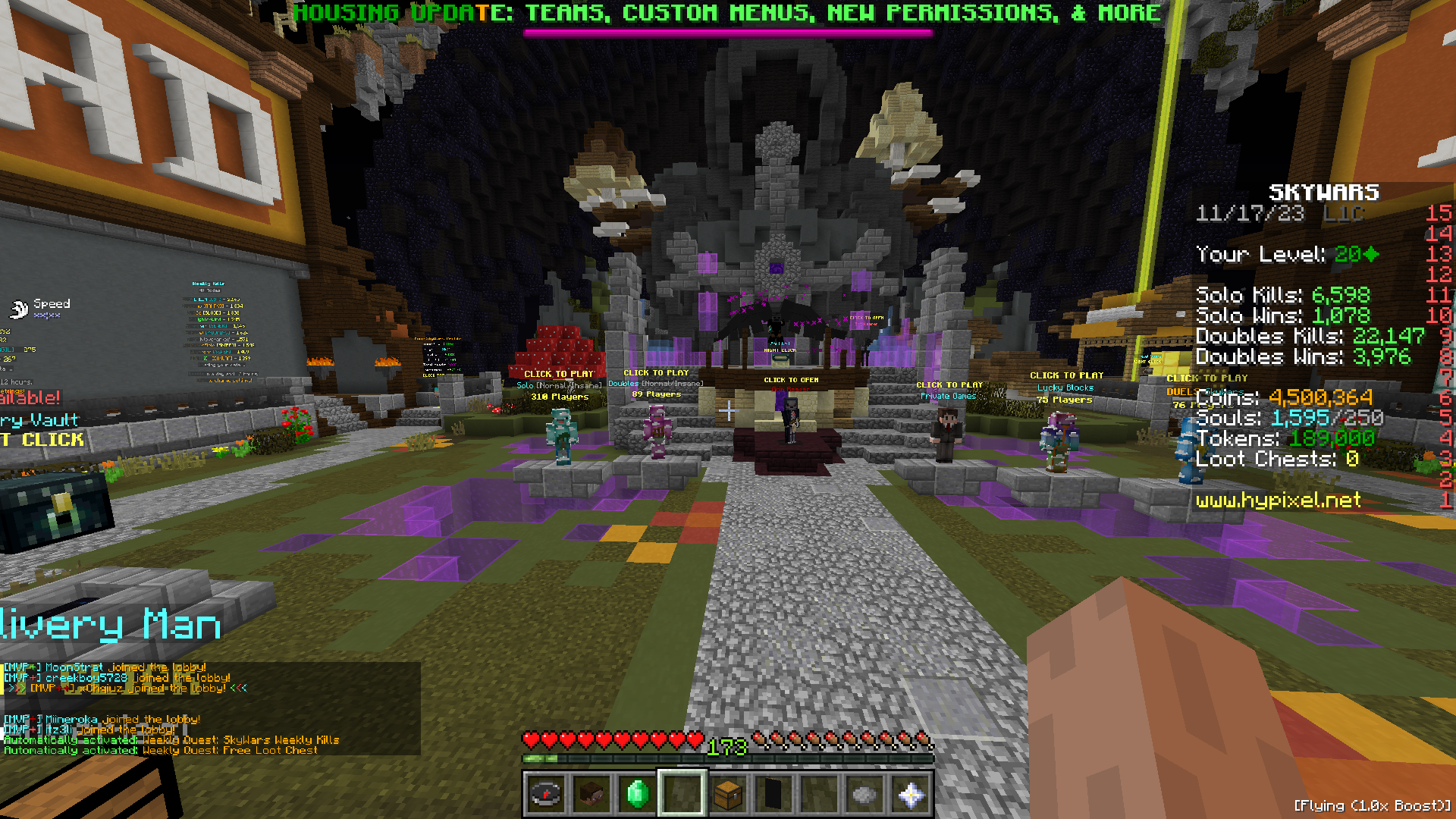Image resolution: width=1456 pixels, height=819 pixels.
Task: Select the compass Game Menu hotbar item
Action: [x=546, y=793]
